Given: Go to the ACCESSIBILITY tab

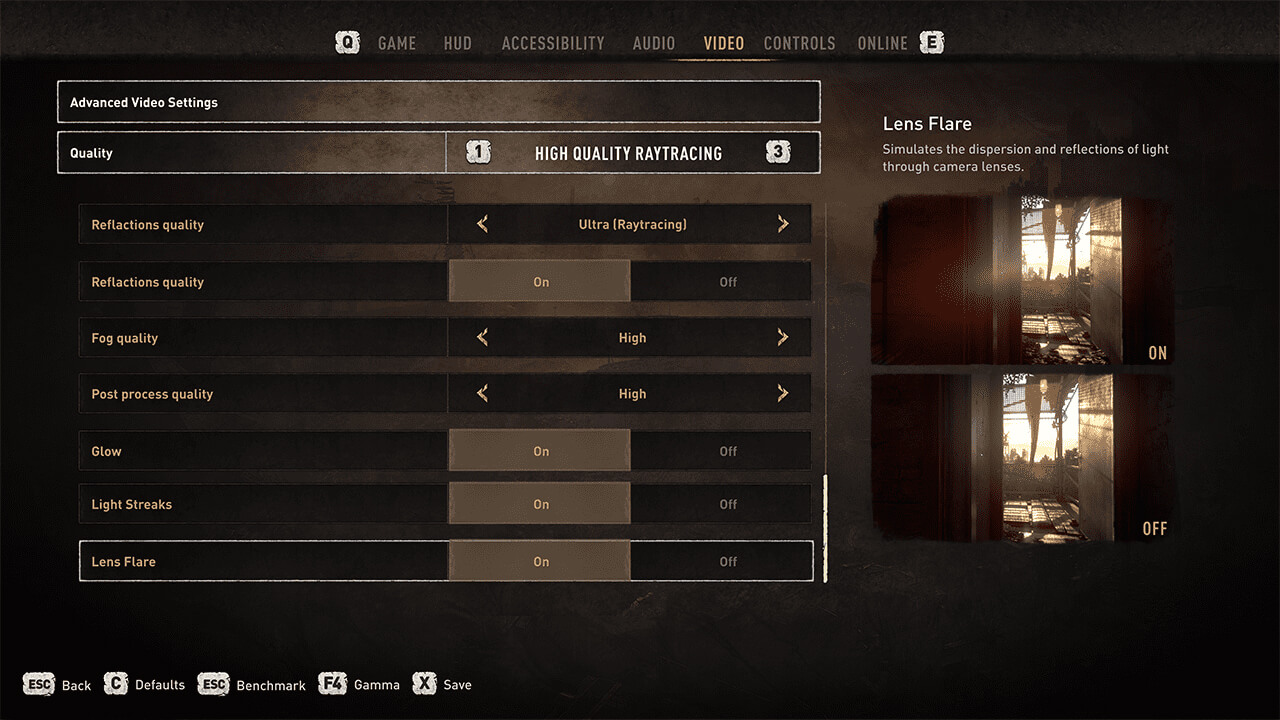Looking at the screenshot, I should pyautogui.click(x=553, y=43).
